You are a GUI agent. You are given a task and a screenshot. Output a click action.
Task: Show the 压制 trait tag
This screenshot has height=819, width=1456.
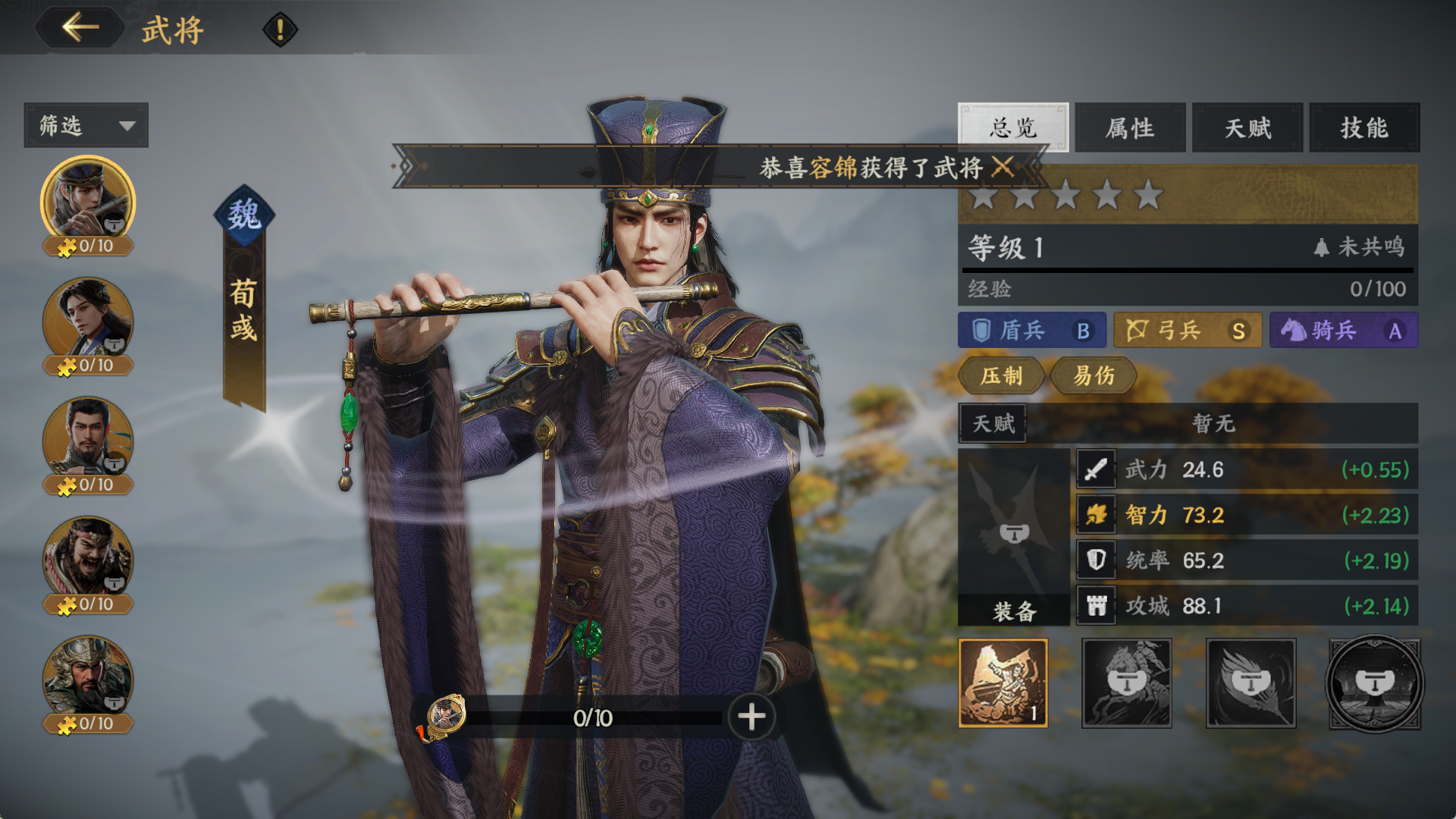click(x=1001, y=375)
